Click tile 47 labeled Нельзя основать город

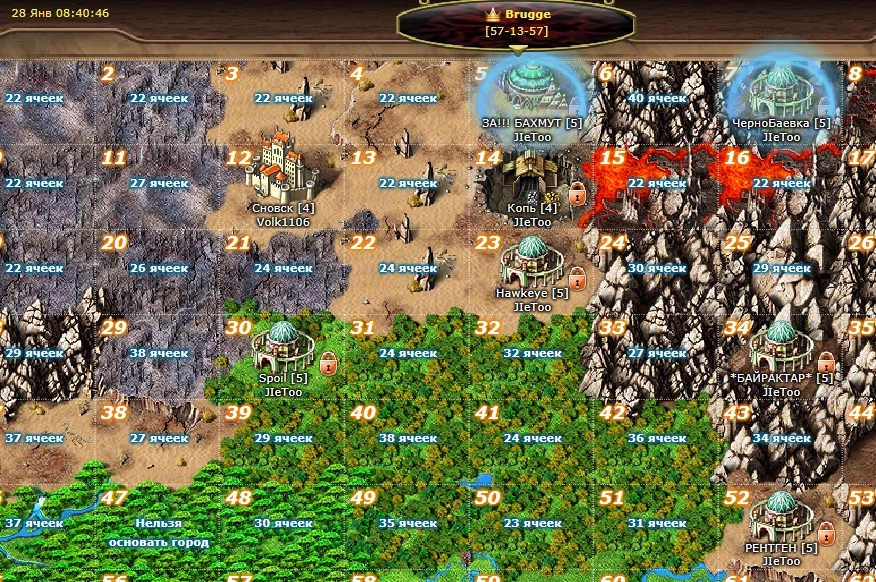(158, 524)
